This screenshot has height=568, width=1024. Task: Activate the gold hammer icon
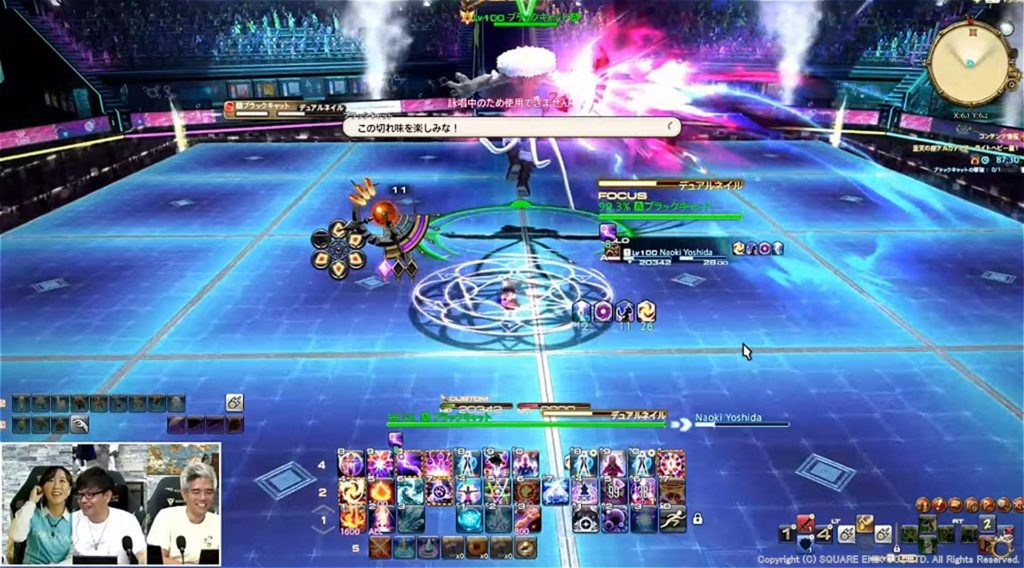(x=865, y=522)
